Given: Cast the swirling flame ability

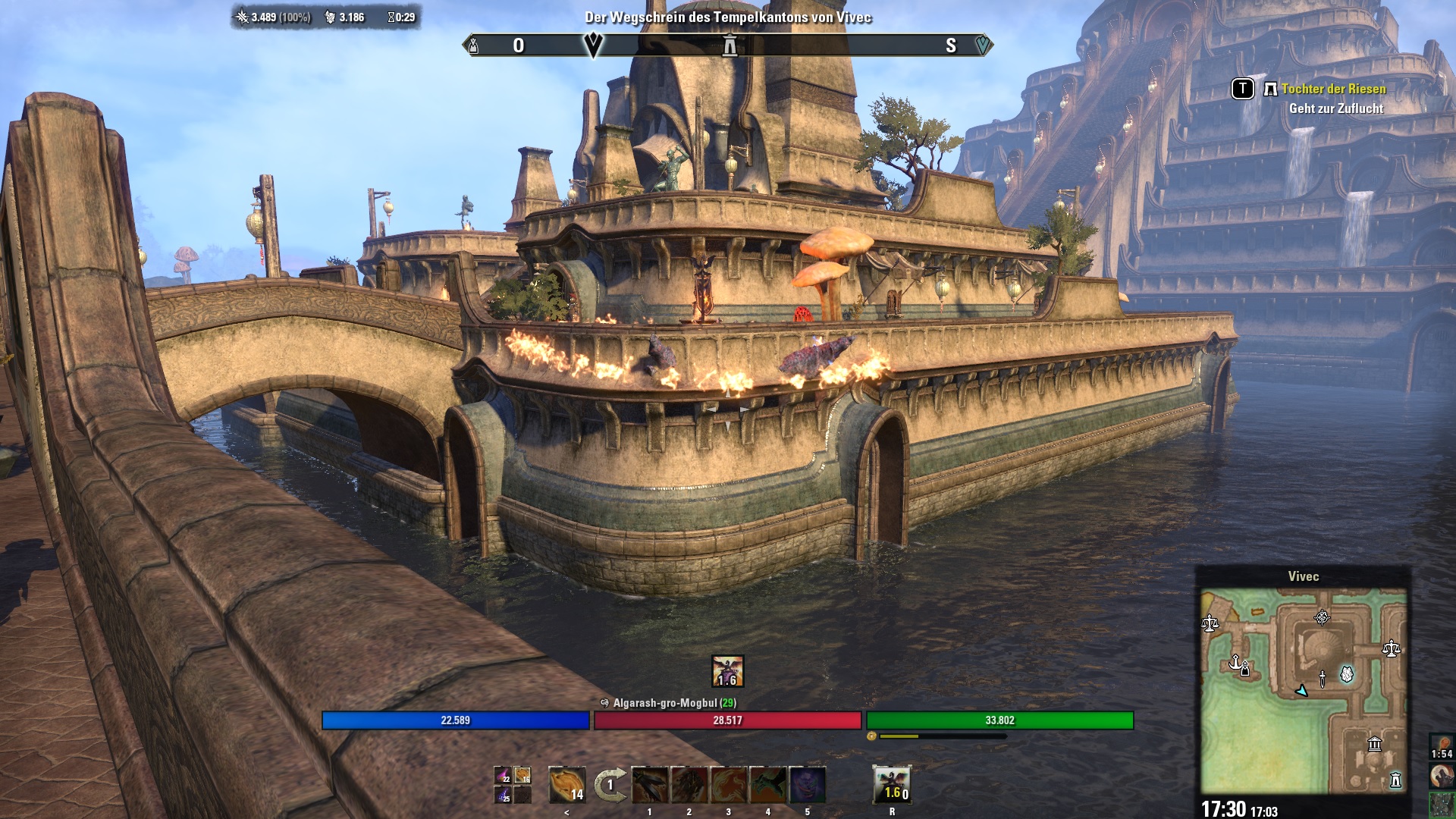Looking at the screenshot, I should click(x=729, y=785).
